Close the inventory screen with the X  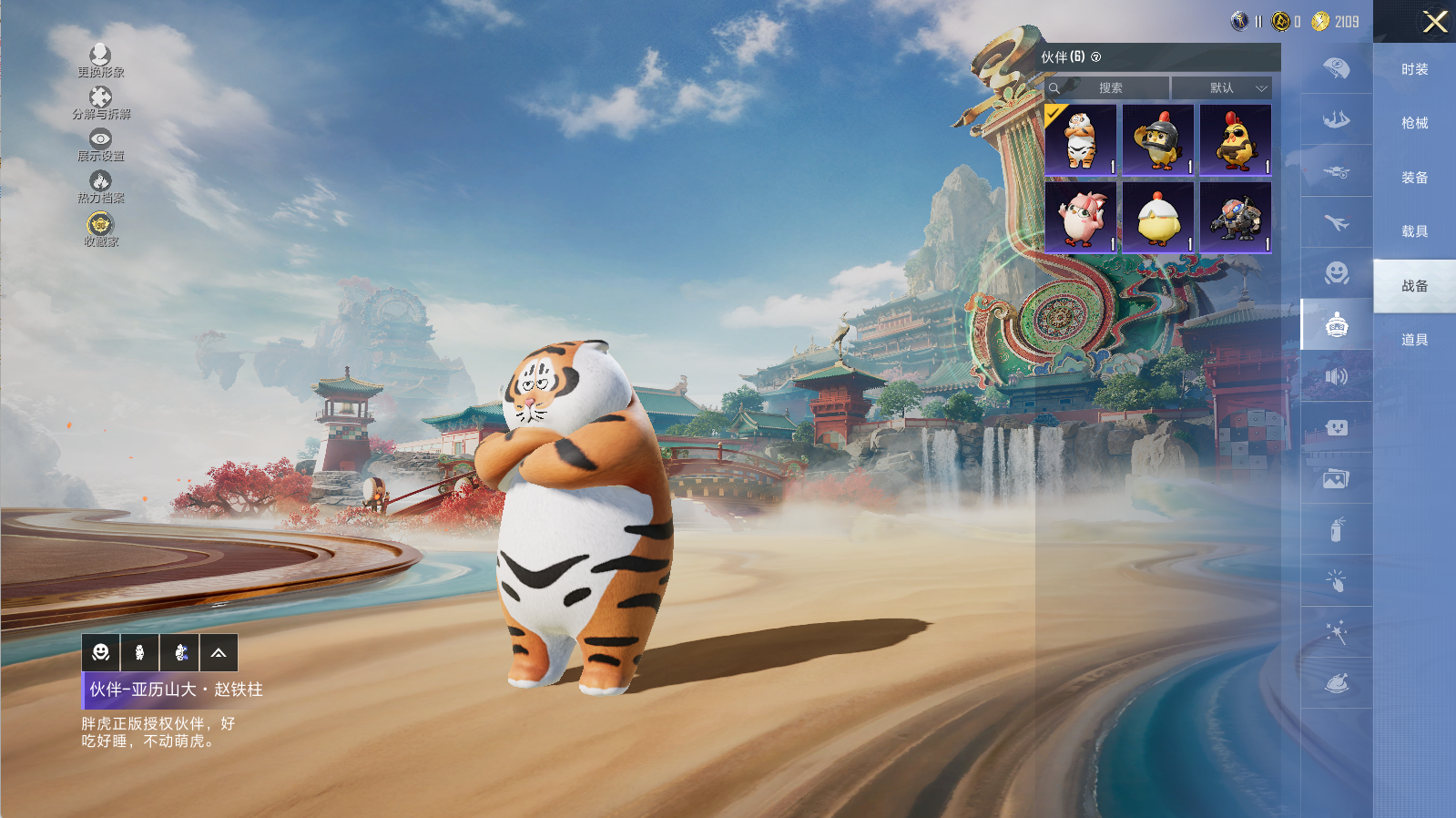[1434, 22]
